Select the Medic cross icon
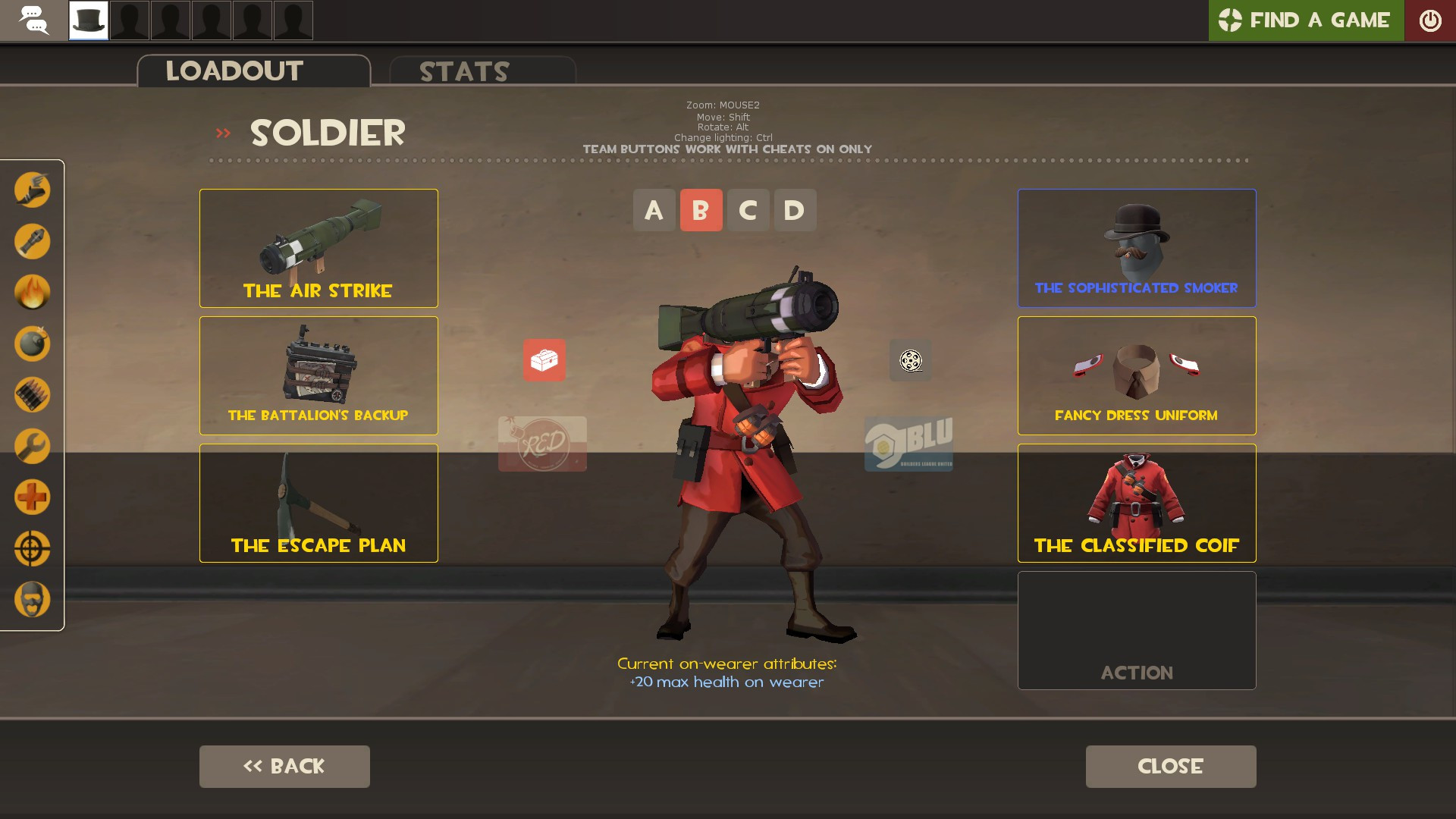 point(32,497)
